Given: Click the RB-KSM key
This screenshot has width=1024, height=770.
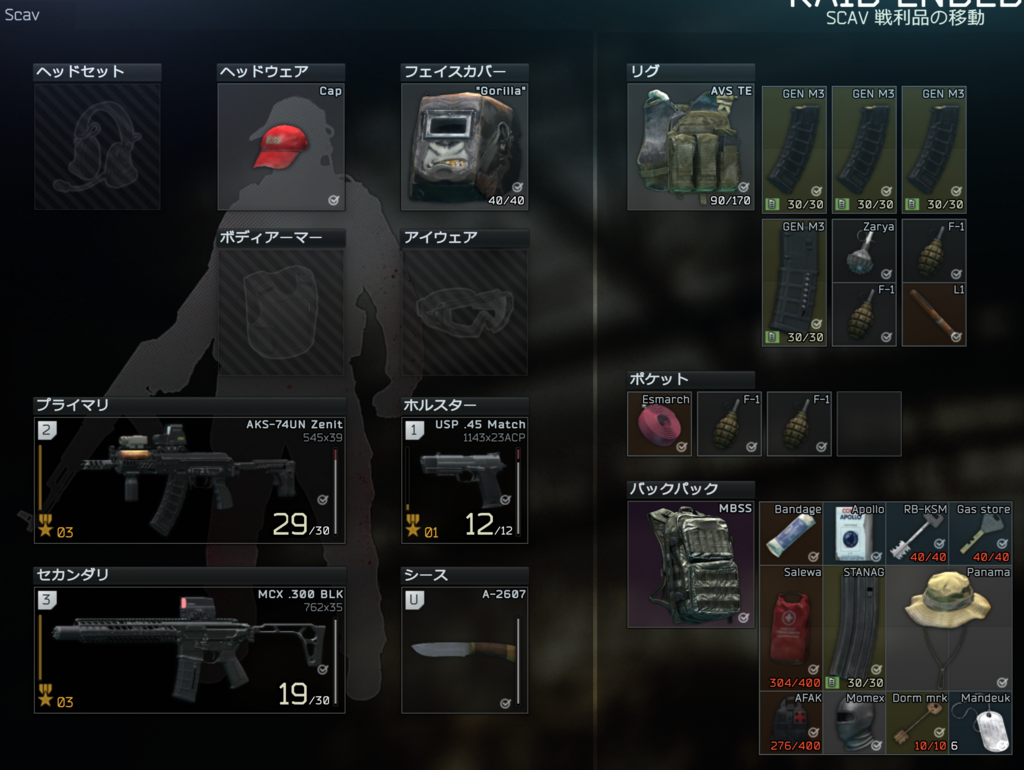Looking at the screenshot, I should [x=919, y=534].
